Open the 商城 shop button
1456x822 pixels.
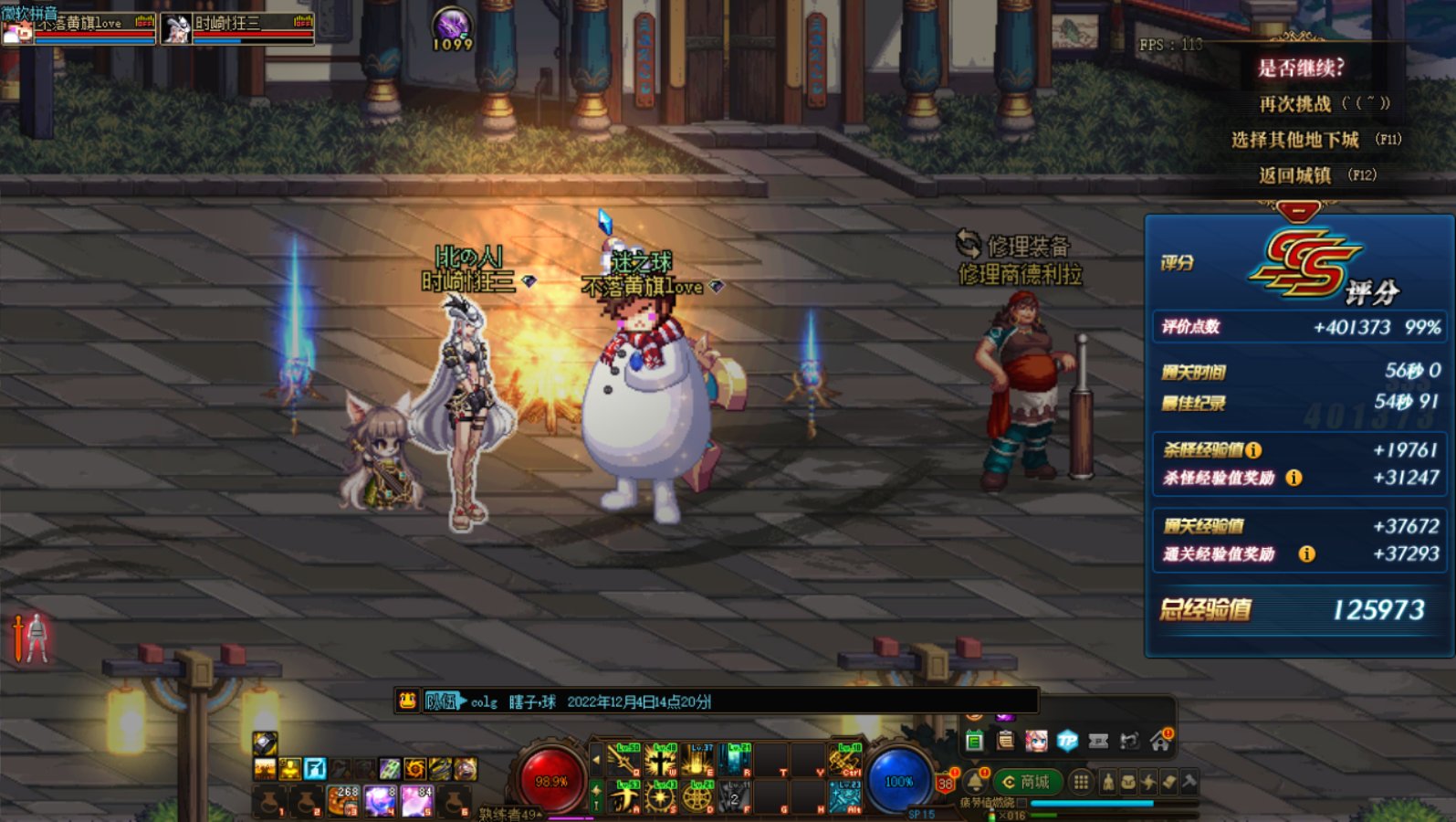click(1026, 782)
